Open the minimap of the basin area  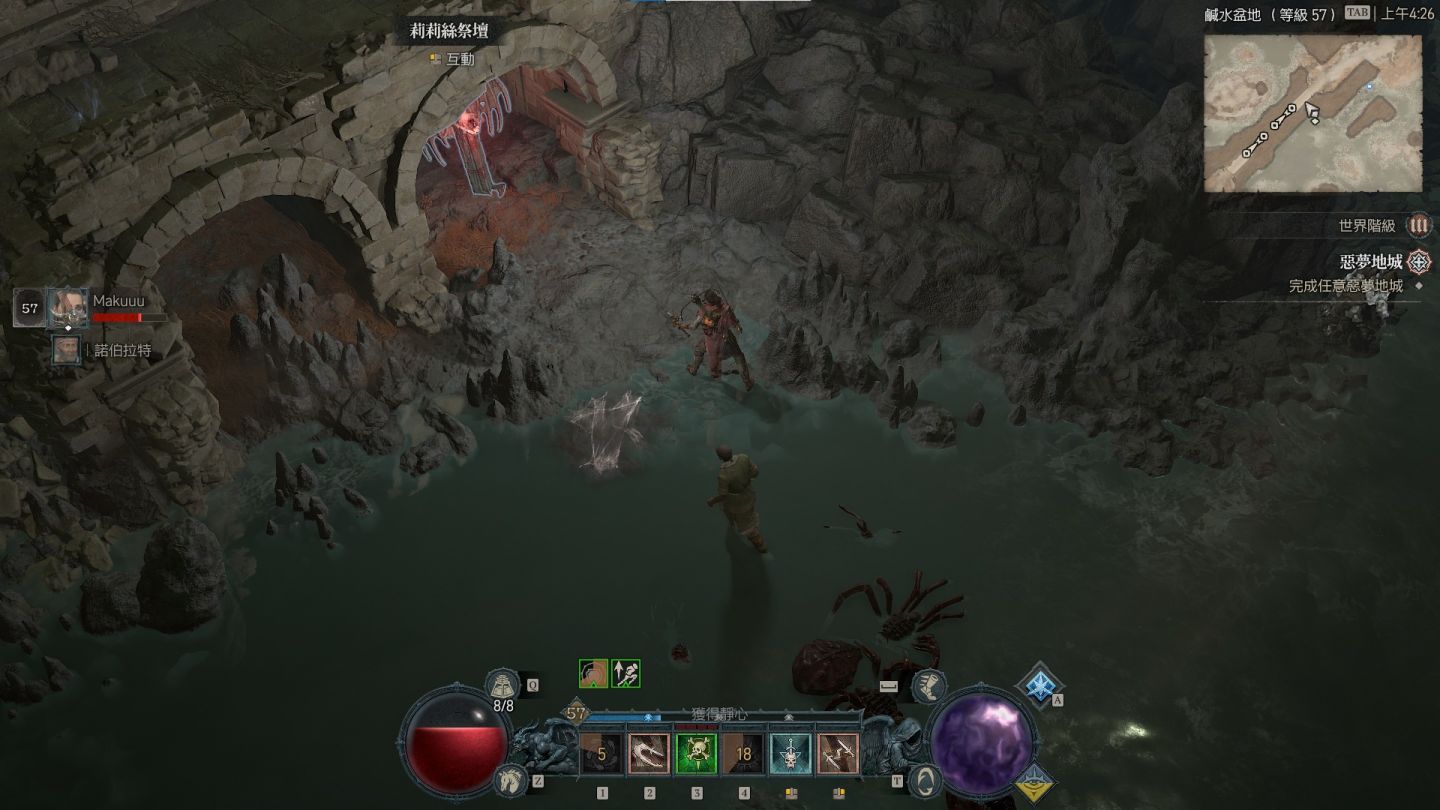[x=1312, y=113]
